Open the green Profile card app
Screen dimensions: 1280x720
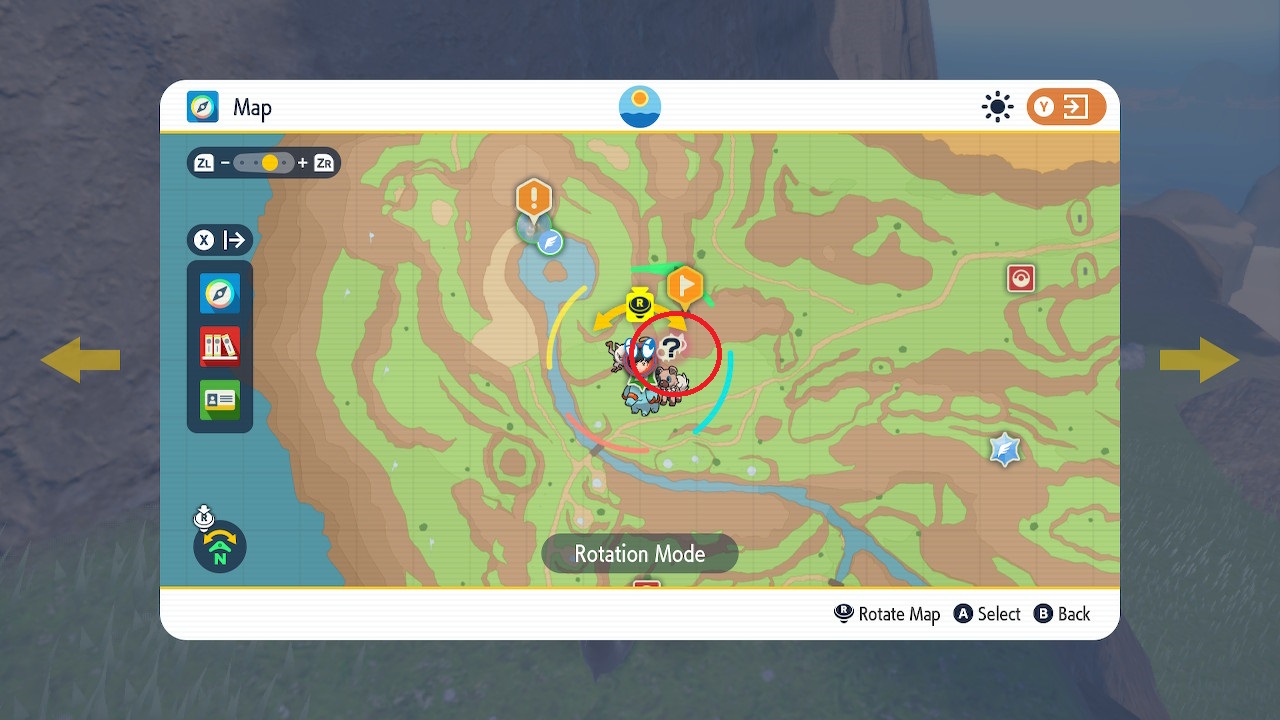tap(220, 400)
